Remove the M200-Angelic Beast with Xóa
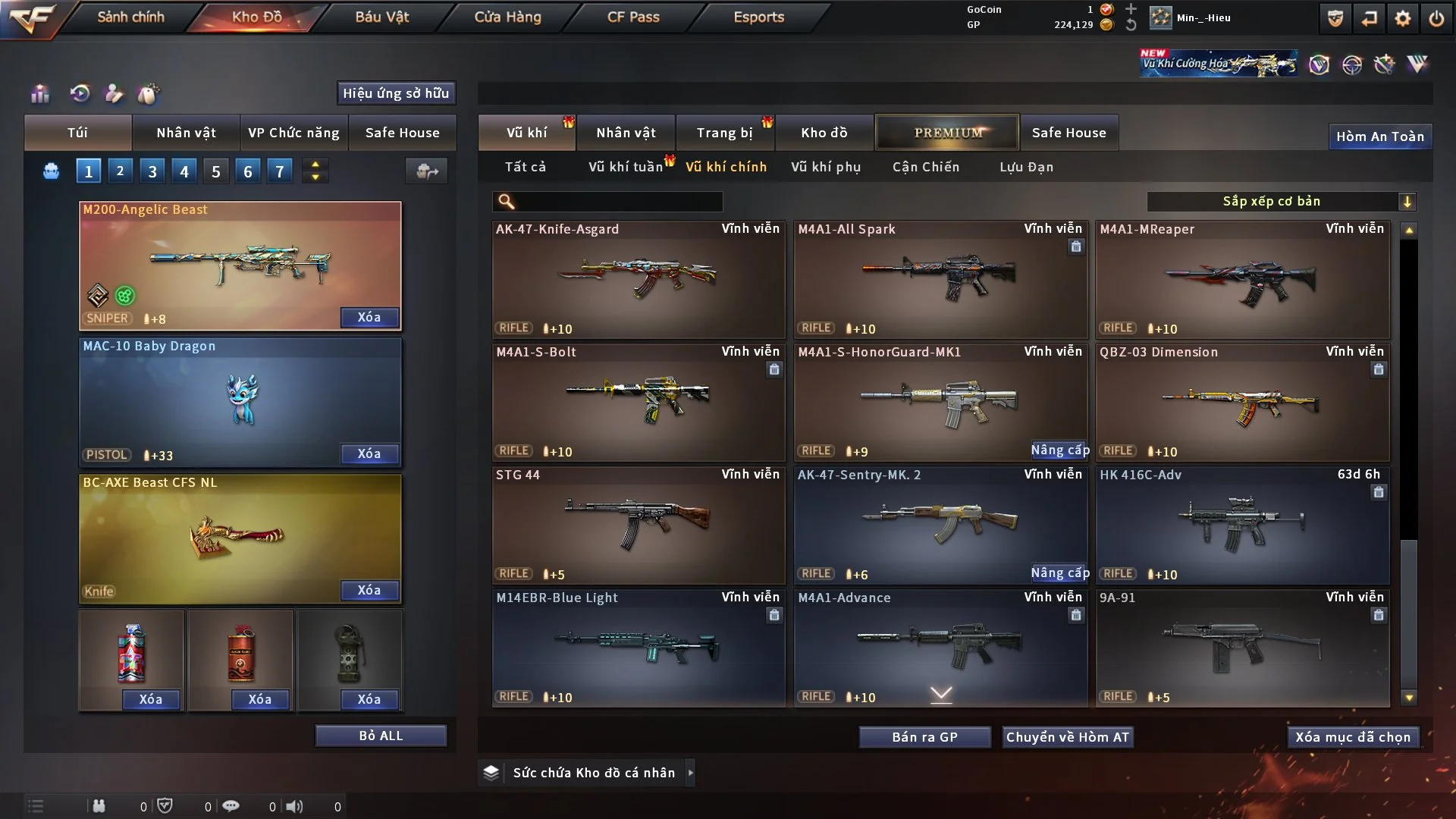 [x=369, y=317]
